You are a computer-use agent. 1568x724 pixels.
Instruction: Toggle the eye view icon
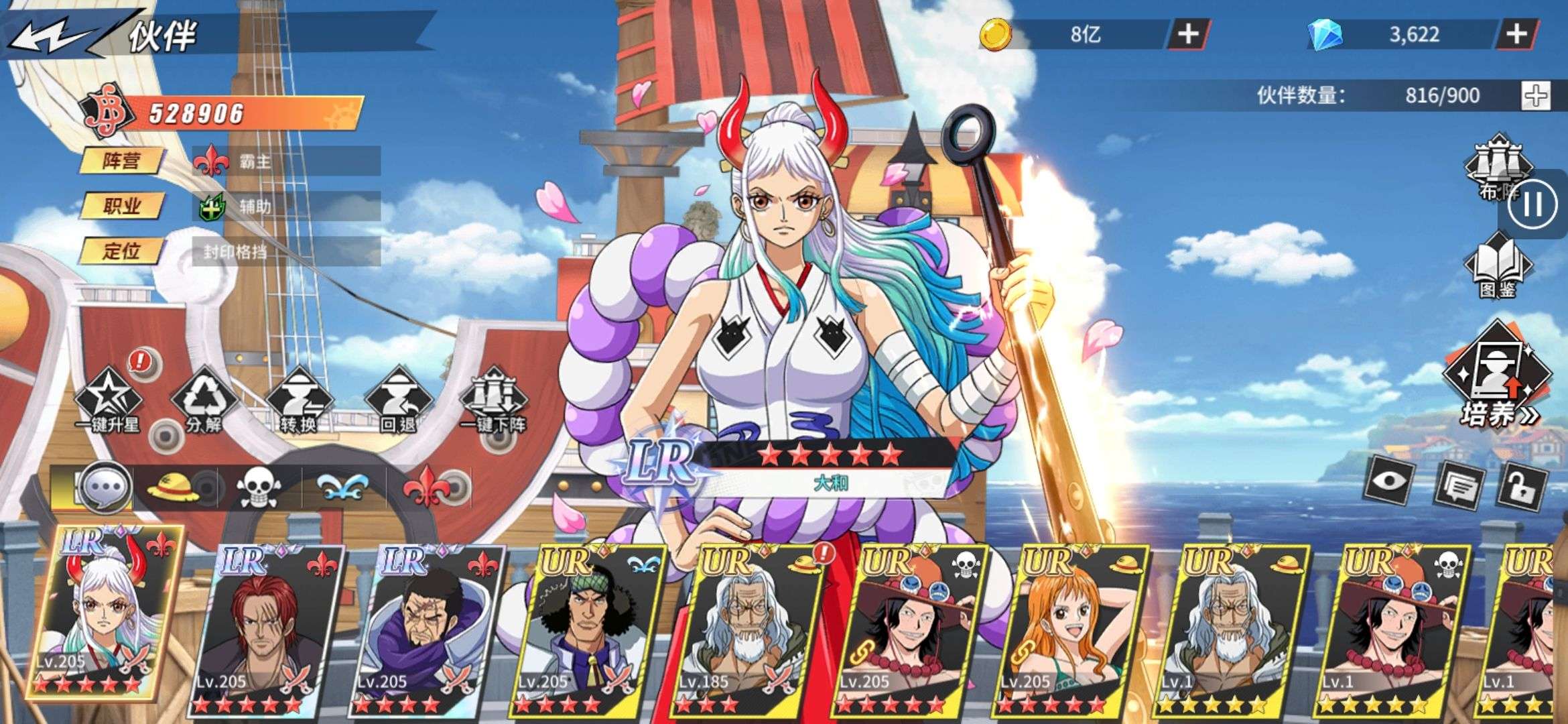(x=1390, y=483)
